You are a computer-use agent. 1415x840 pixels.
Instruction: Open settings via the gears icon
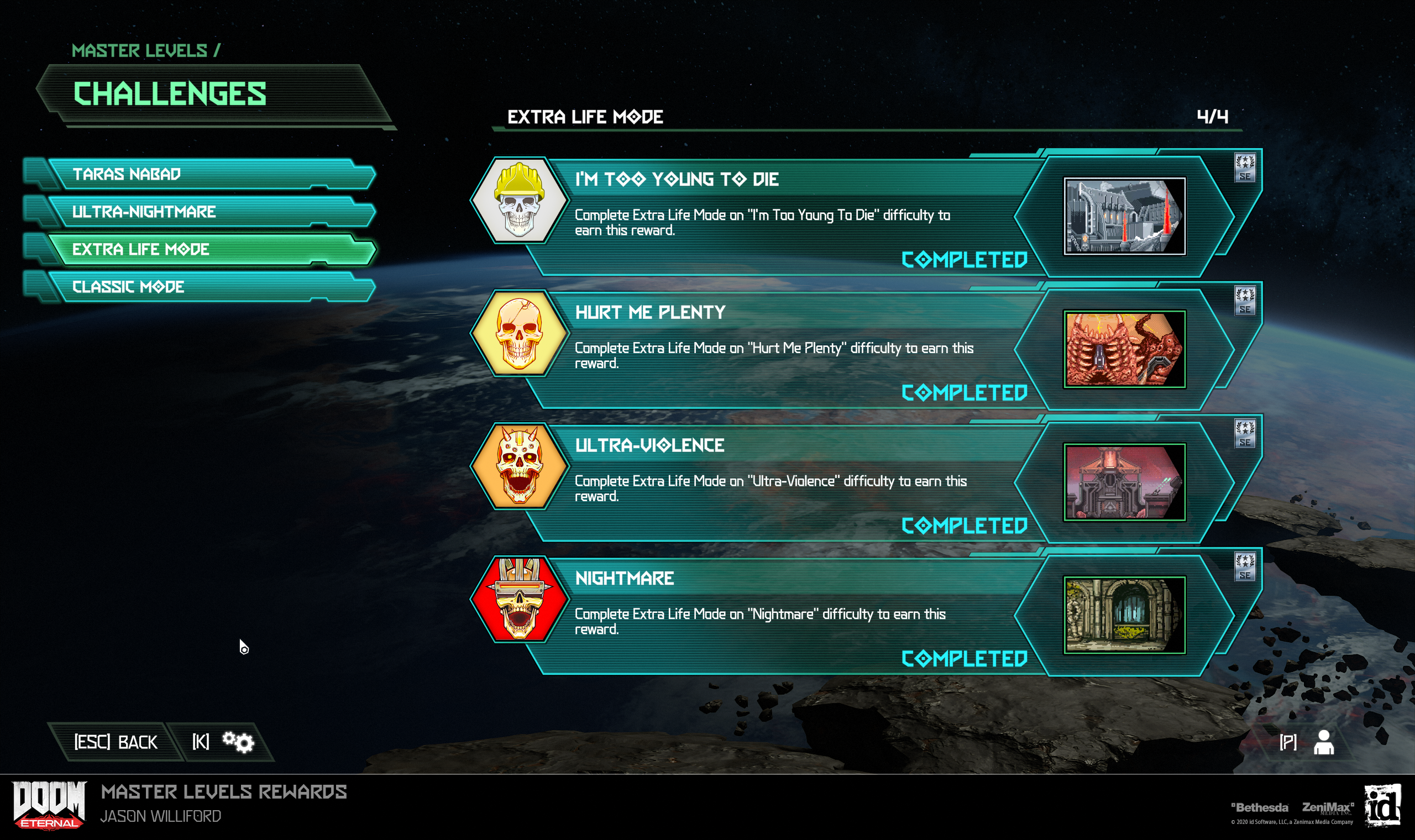(x=238, y=742)
